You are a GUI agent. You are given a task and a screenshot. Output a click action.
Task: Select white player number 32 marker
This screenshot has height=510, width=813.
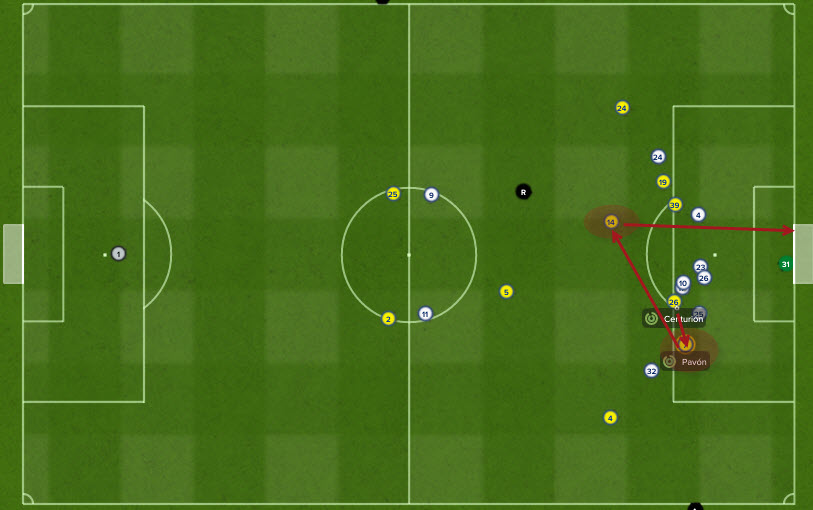[x=651, y=370]
